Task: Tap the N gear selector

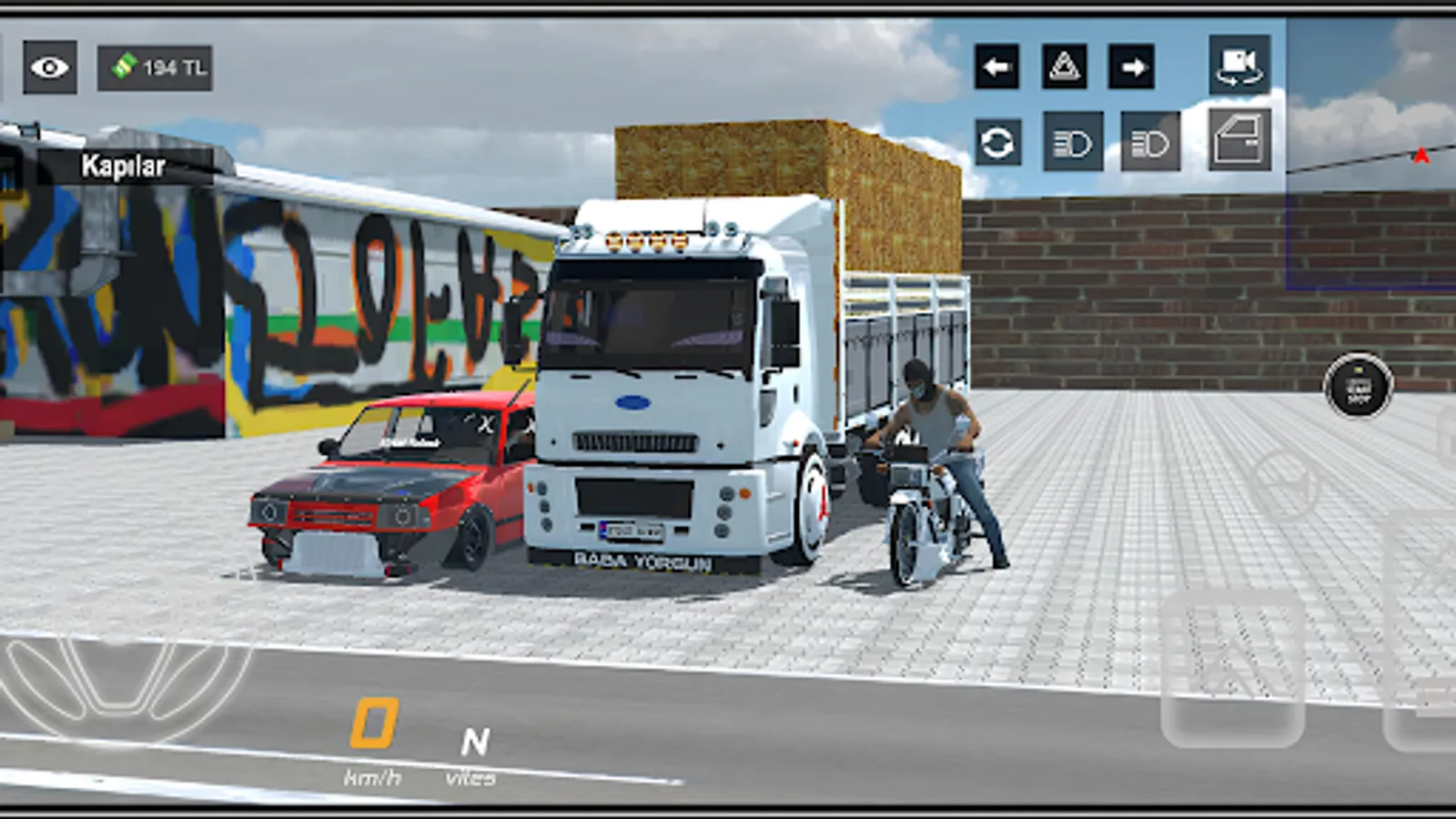Action: pos(473,740)
